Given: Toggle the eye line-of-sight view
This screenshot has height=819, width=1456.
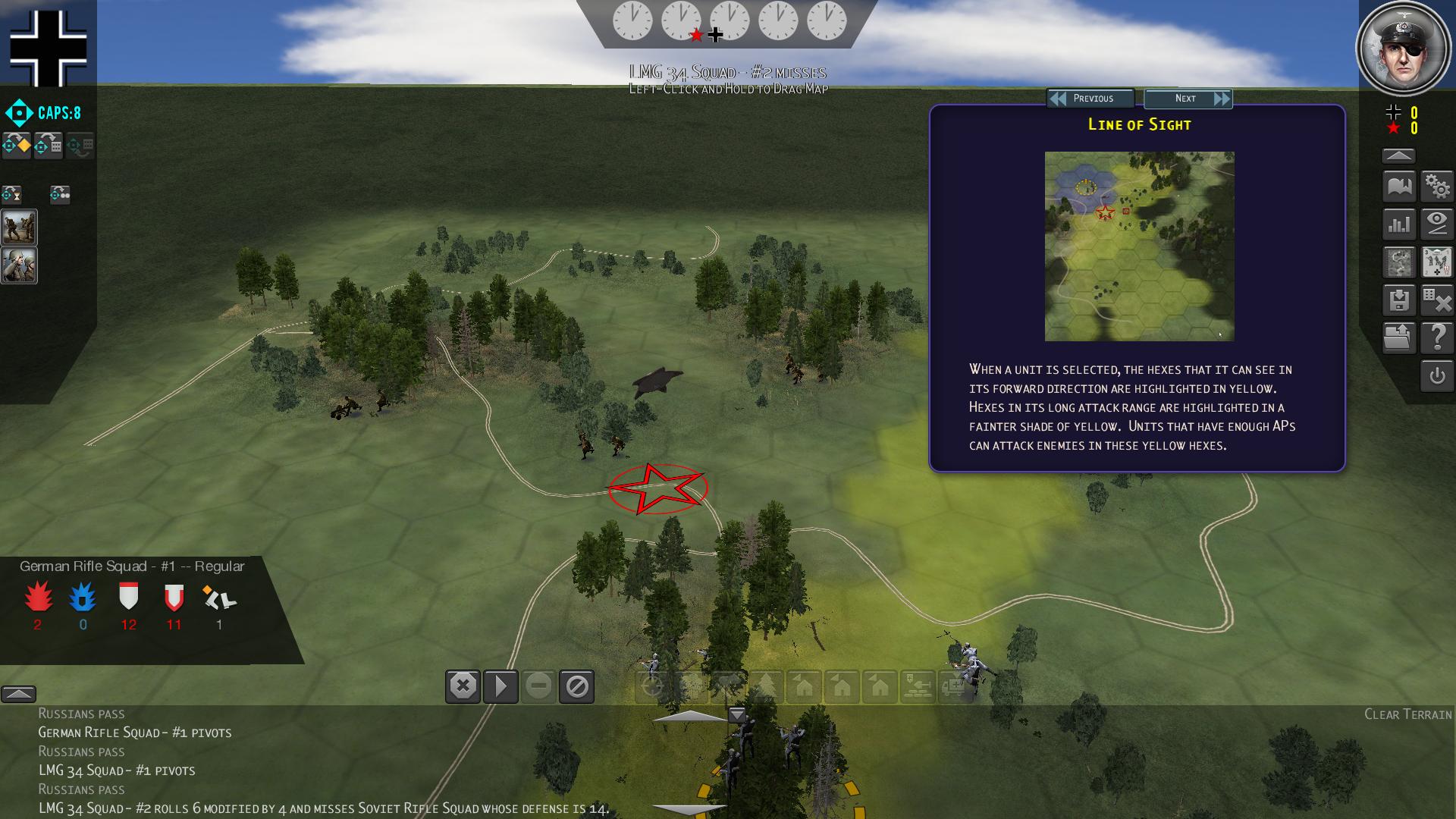Looking at the screenshot, I should click(1437, 224).
